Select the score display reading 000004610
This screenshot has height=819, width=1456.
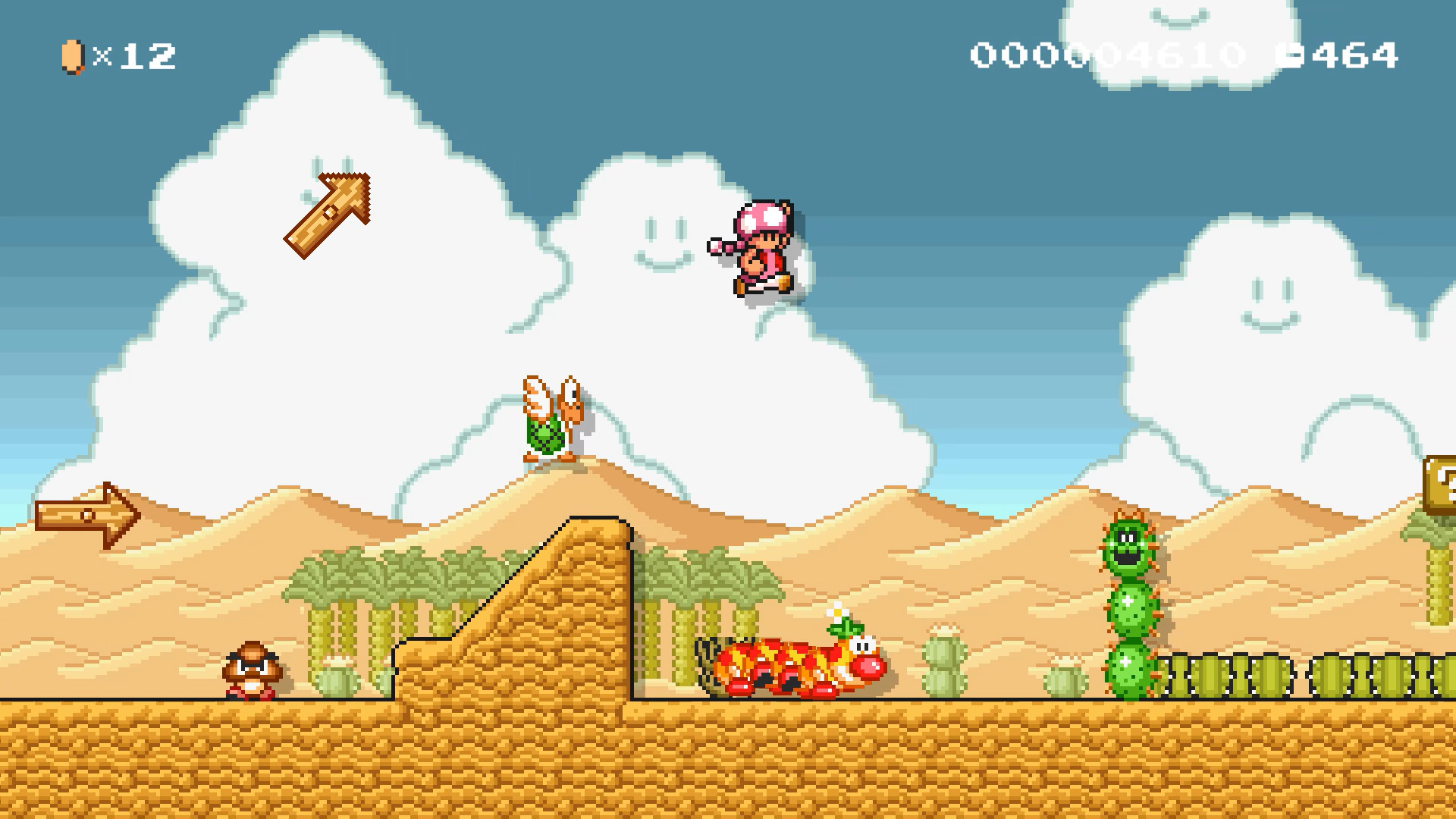(1107, 53)
